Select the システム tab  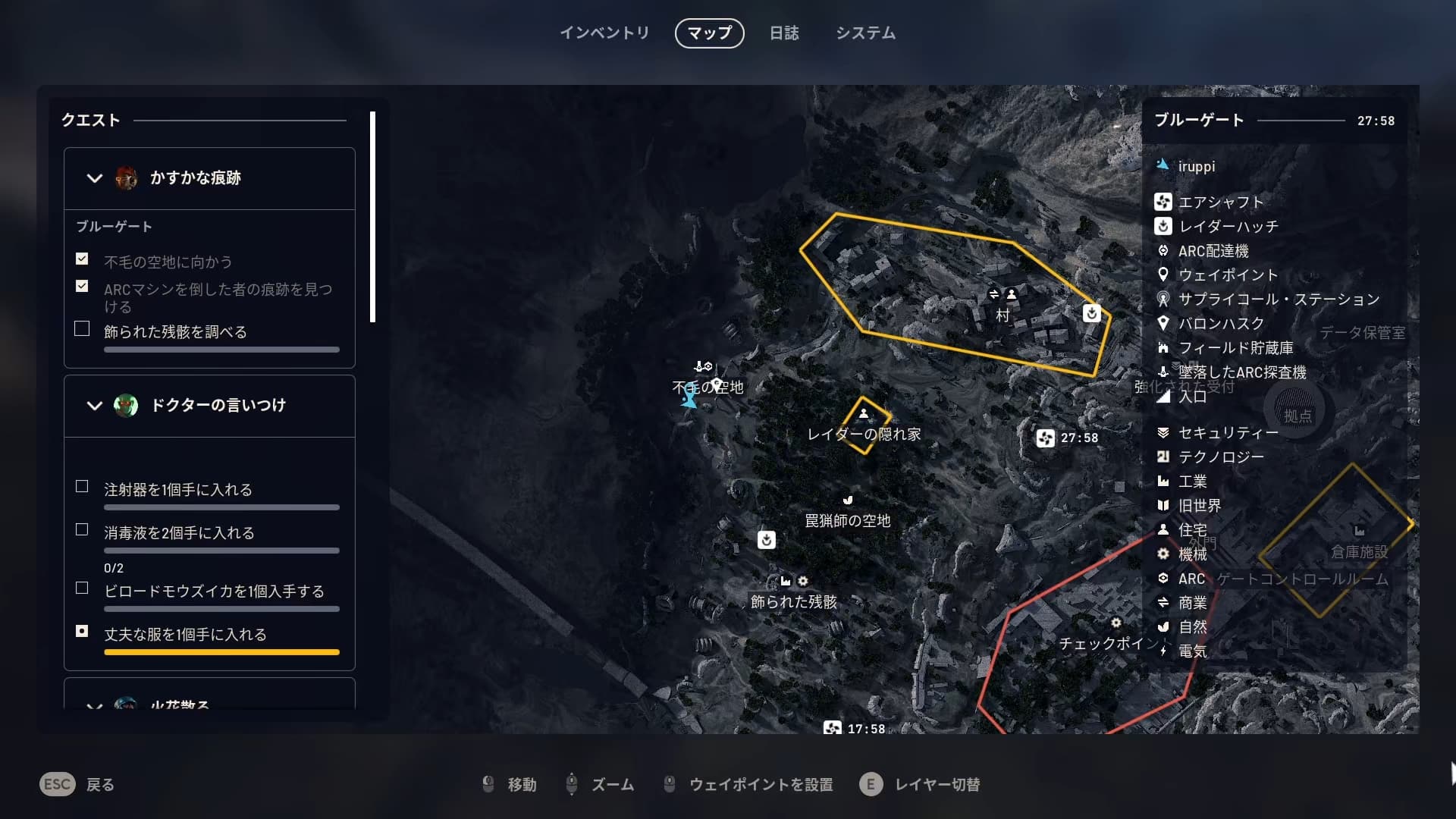pyautogui.click(x=865, y=33)
